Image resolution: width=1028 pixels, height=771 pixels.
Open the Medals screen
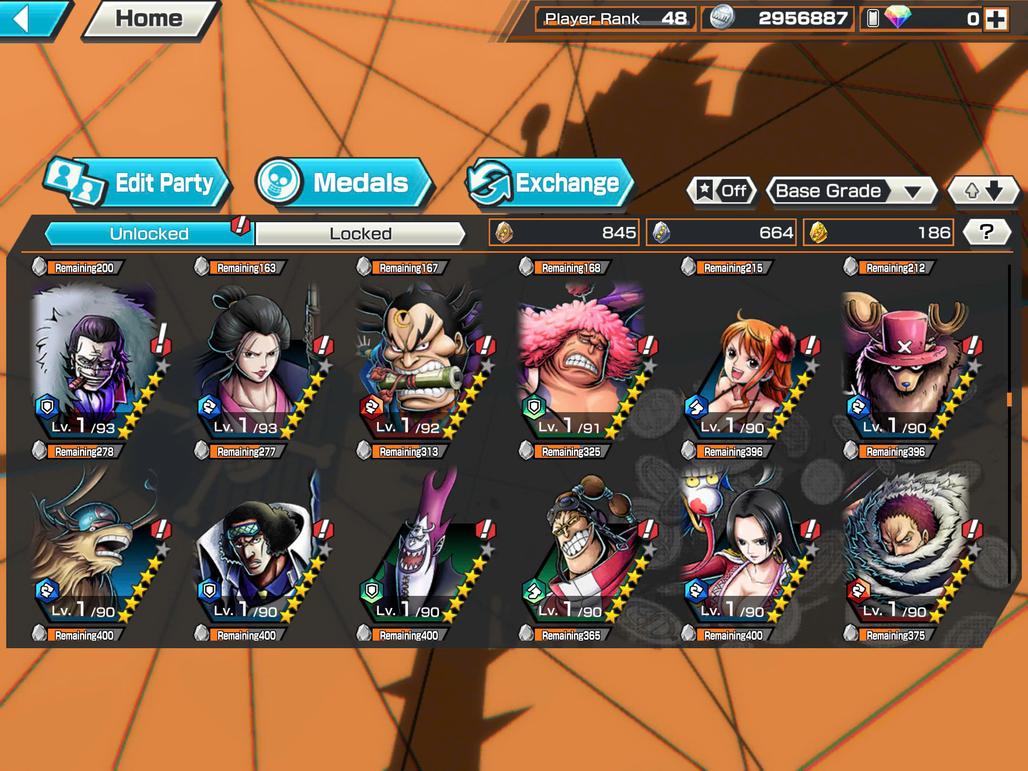click(345, 183)
